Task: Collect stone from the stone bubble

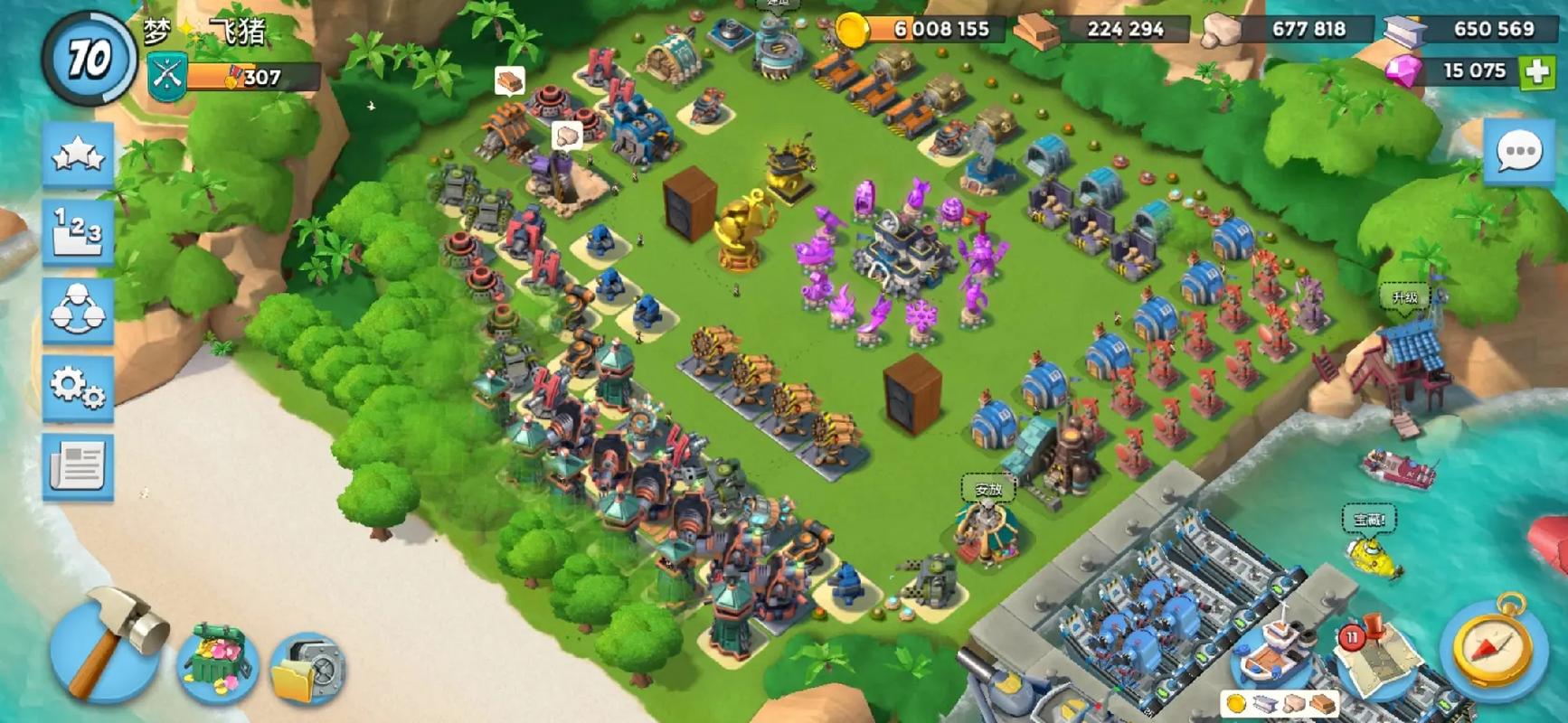Action: click(566, 136)
